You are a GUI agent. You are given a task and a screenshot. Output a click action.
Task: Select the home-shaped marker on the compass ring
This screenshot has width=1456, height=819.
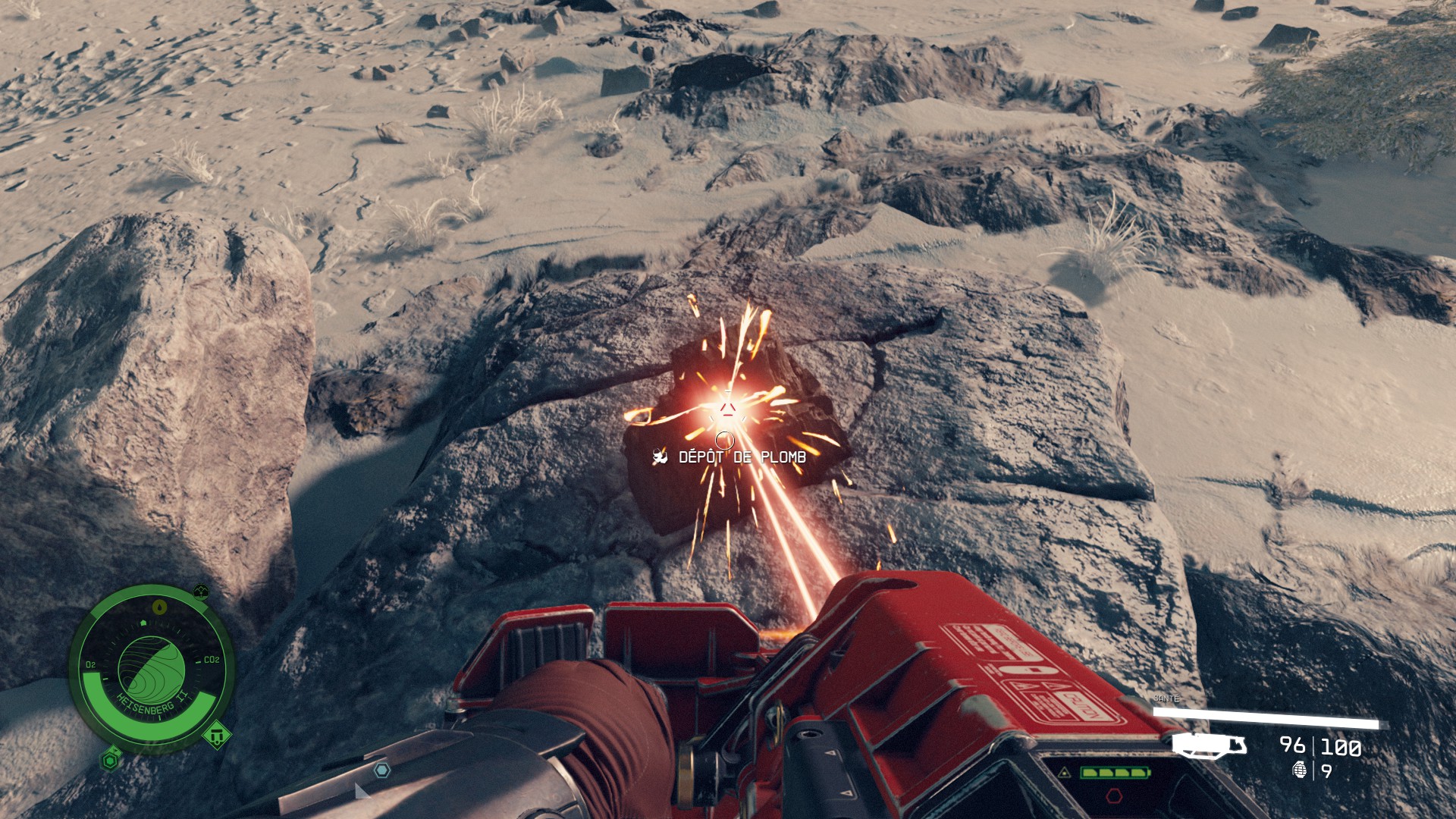tap(144, 622)
